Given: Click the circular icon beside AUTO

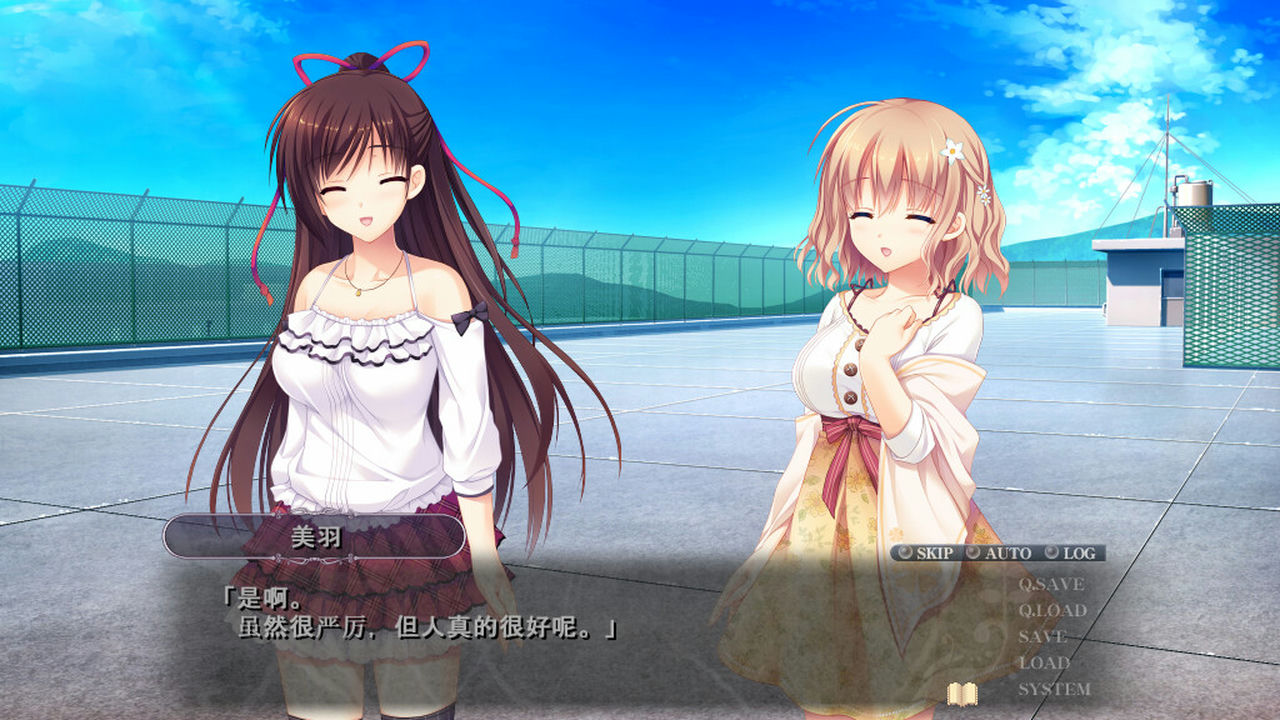Looking at the screenshot, I should 974,551.
